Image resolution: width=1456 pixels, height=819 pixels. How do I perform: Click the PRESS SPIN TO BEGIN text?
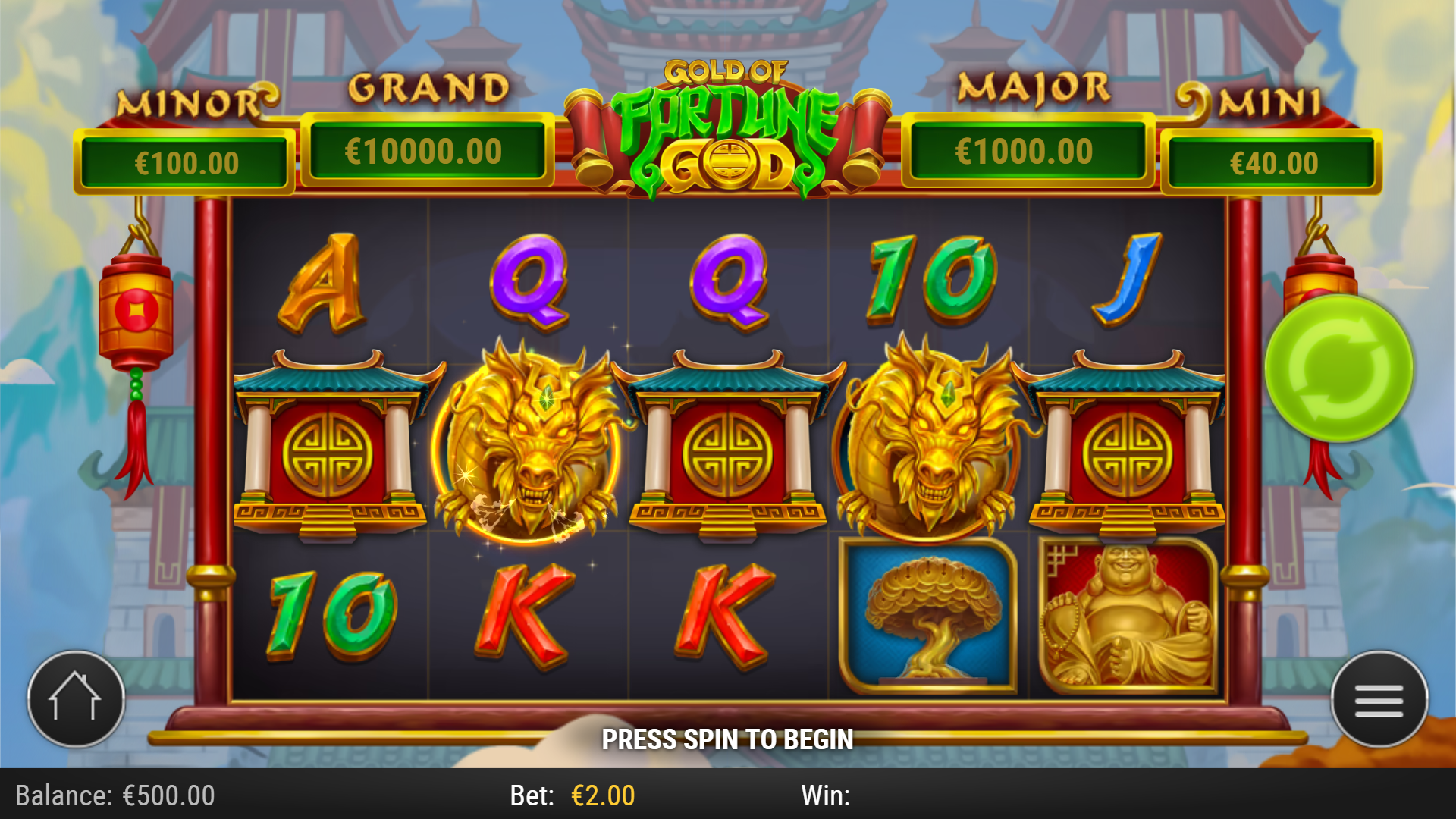click(x=728, y=739)
